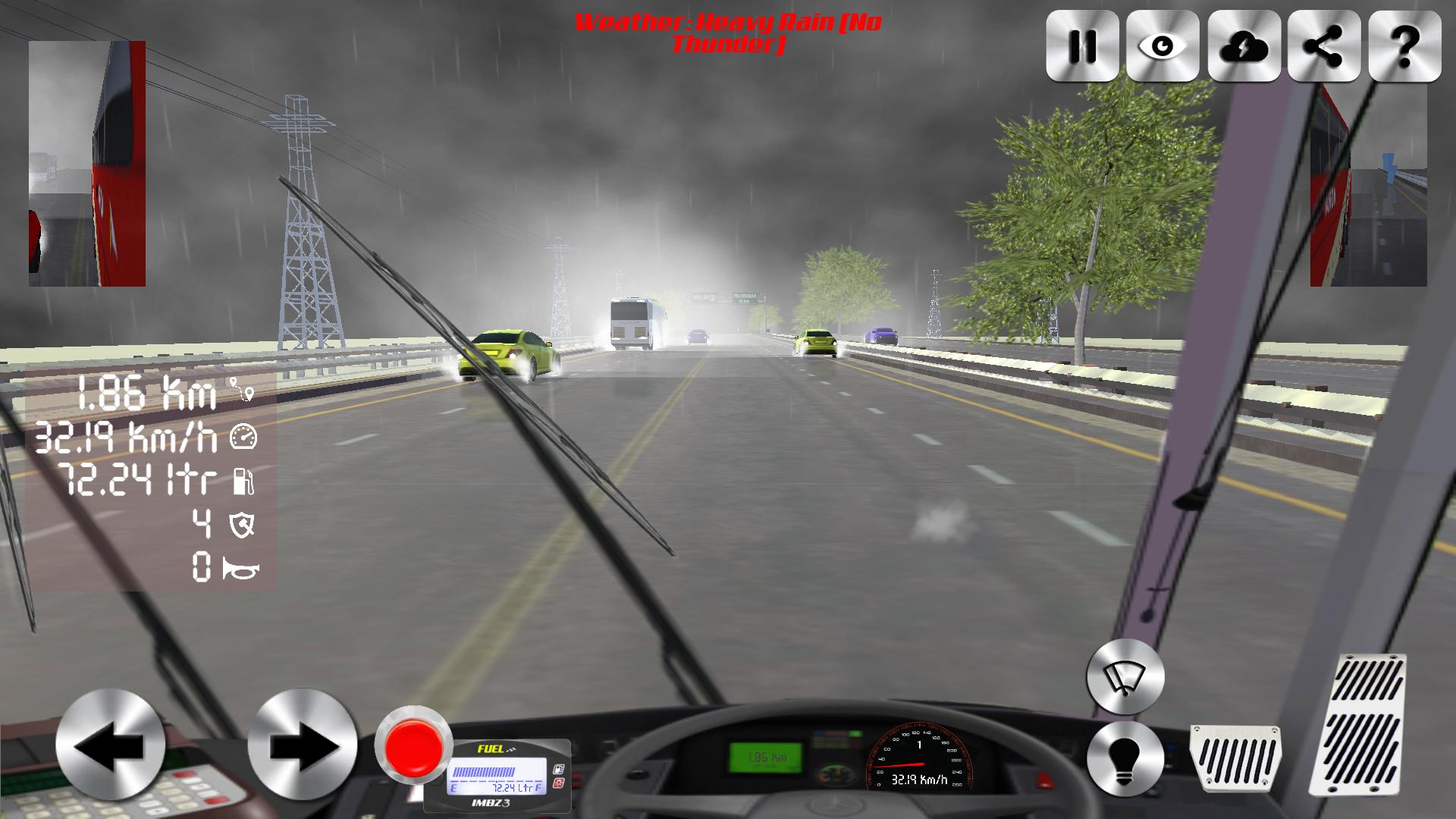Toggle the headlights with the bulb button
1456x819 pixels.
(x=1125, y=759)
